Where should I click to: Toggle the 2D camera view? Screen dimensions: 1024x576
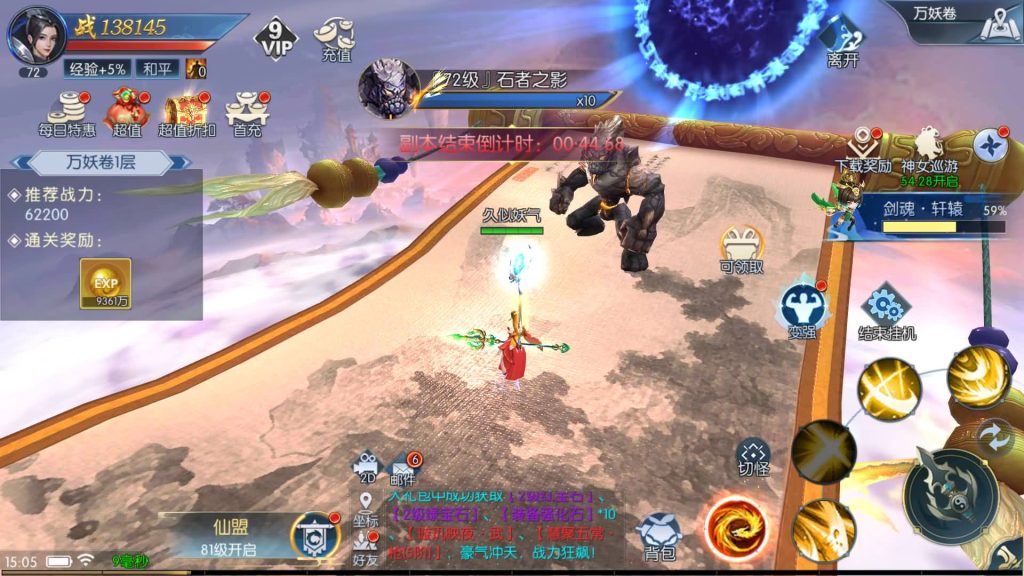[x=367, y=467]
